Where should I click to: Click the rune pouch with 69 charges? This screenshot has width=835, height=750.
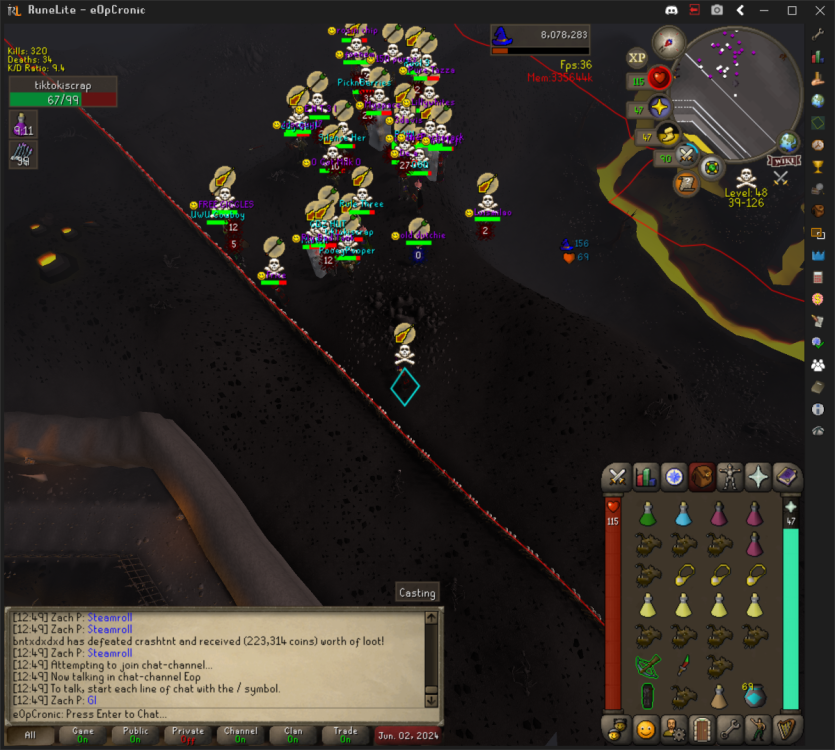(x=753, y=695)
